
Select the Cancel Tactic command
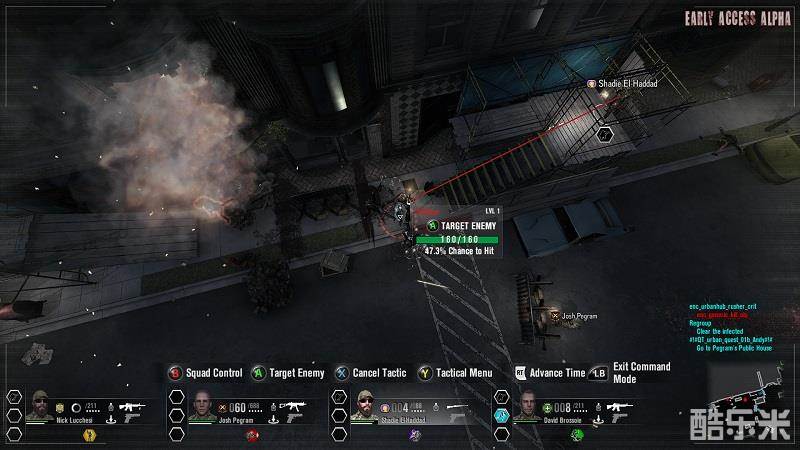(371, 373)
